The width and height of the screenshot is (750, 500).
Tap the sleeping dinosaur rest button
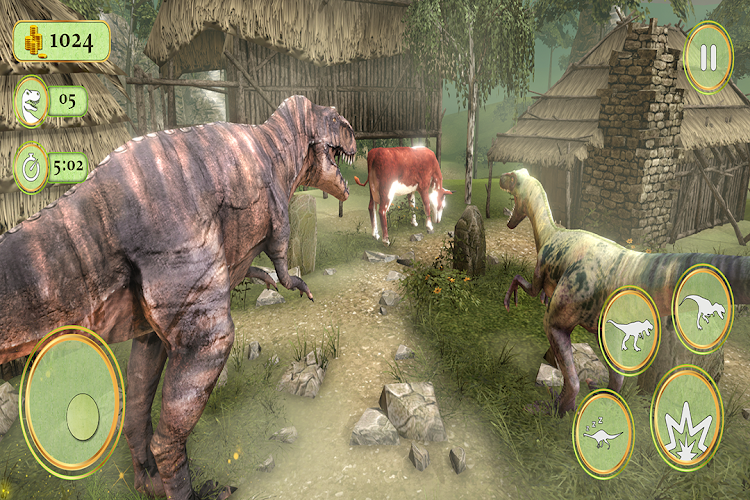(603, 432)
